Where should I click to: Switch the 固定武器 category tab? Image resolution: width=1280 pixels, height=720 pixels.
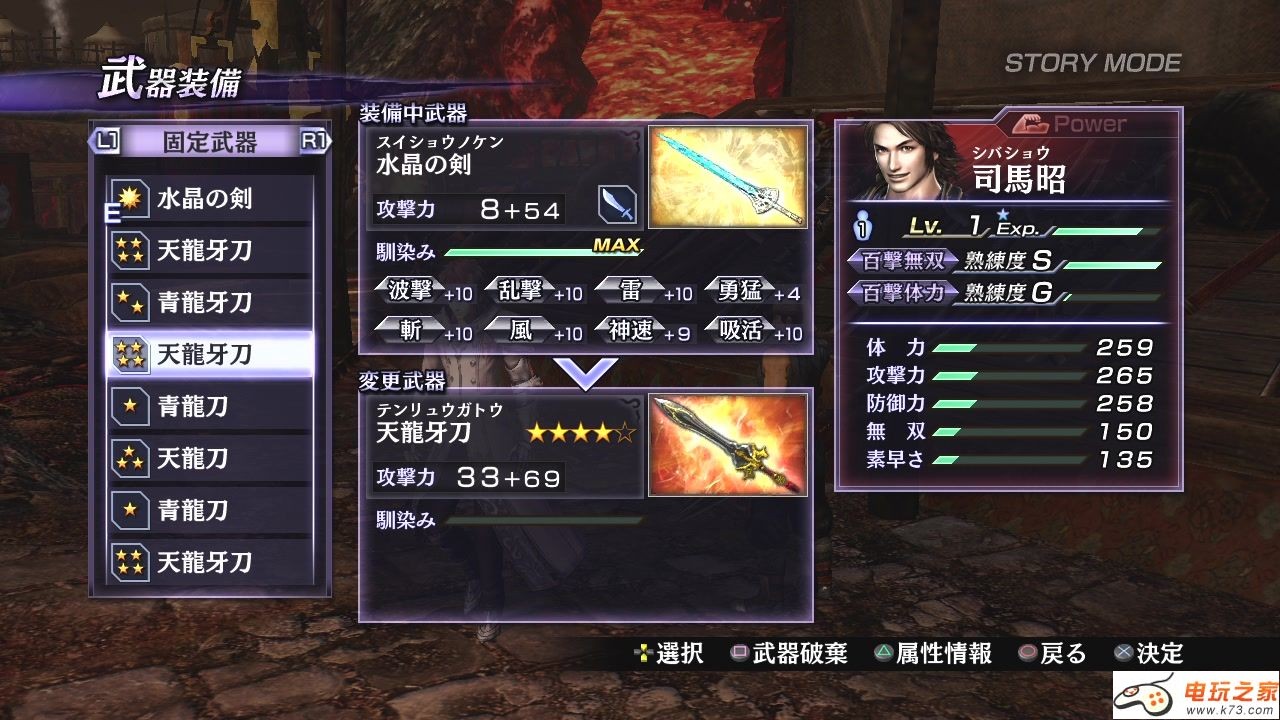click(210, 142)
